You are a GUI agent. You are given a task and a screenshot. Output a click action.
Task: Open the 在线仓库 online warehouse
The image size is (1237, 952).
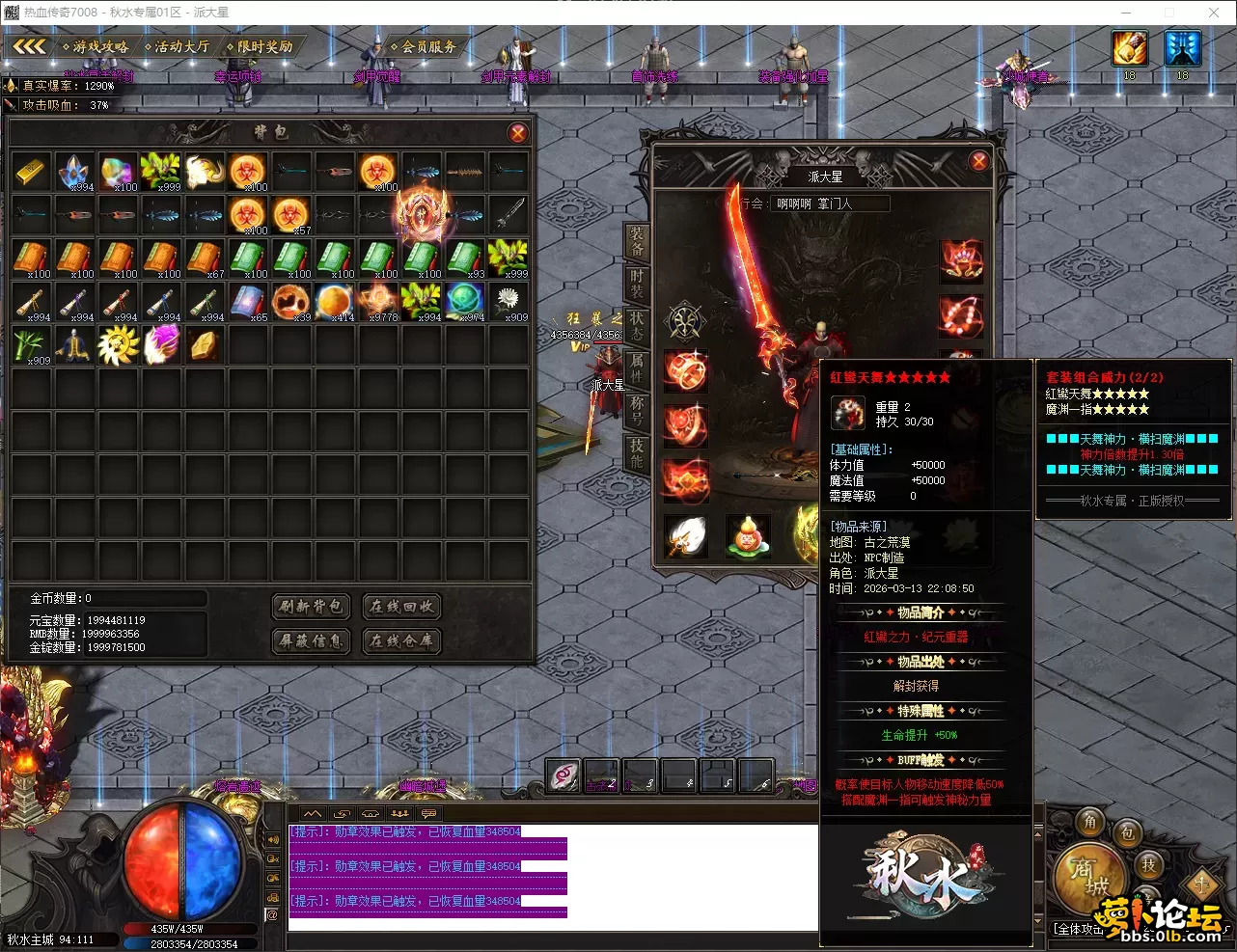401,640
